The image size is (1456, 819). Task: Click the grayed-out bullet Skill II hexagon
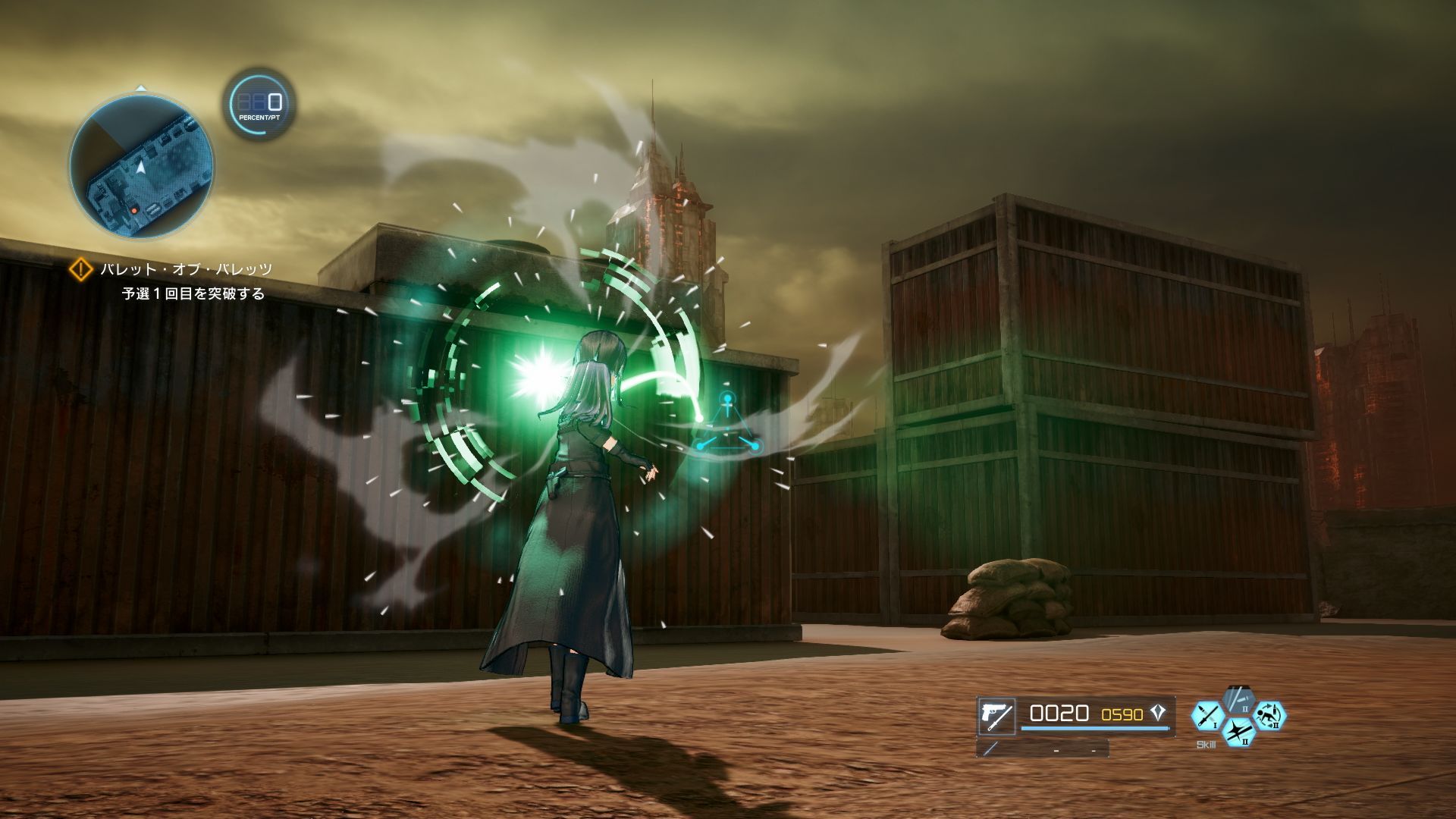1238,699
